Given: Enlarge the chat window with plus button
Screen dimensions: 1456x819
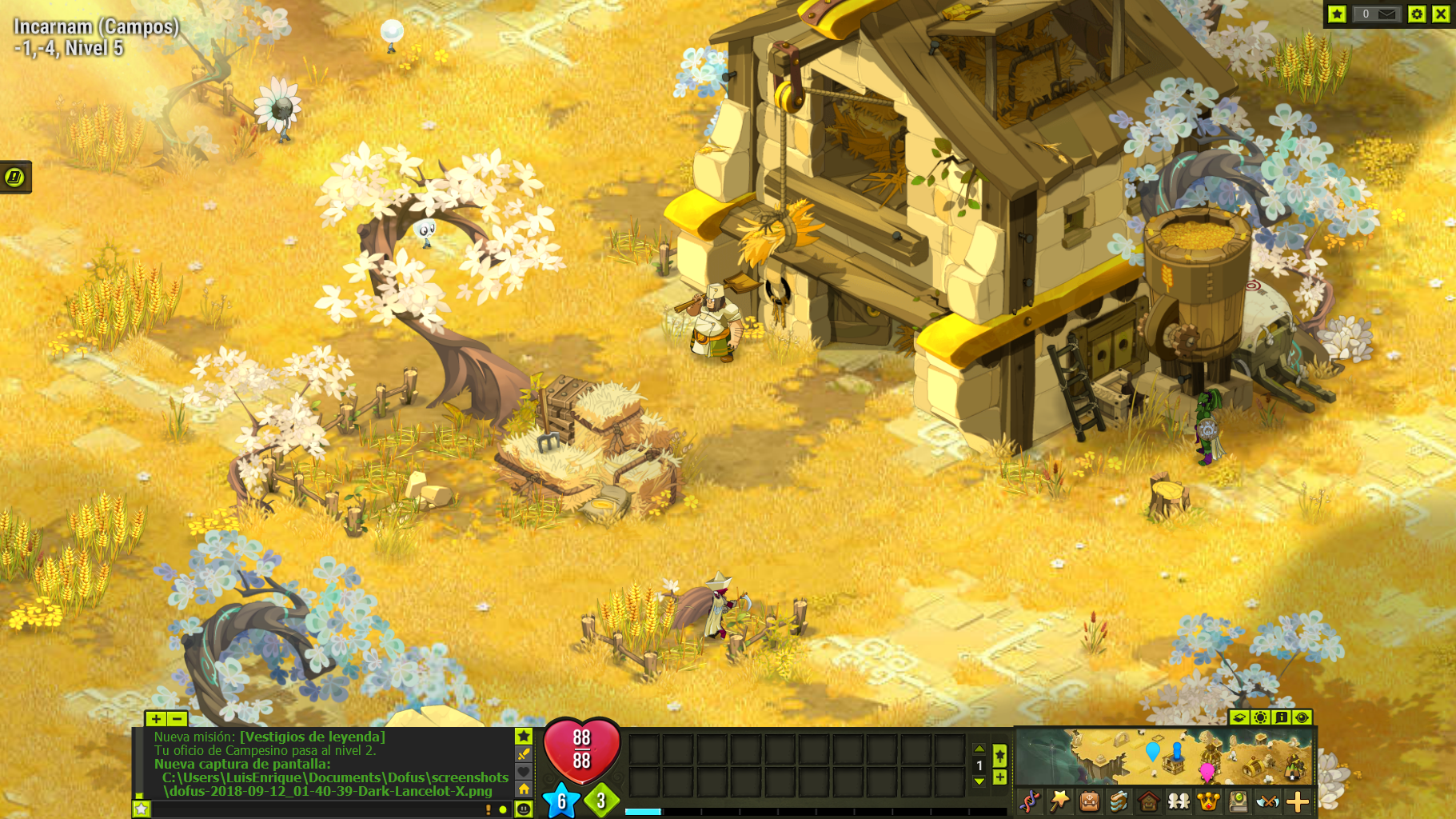Looking at the screenshot, I should point(155,719).
